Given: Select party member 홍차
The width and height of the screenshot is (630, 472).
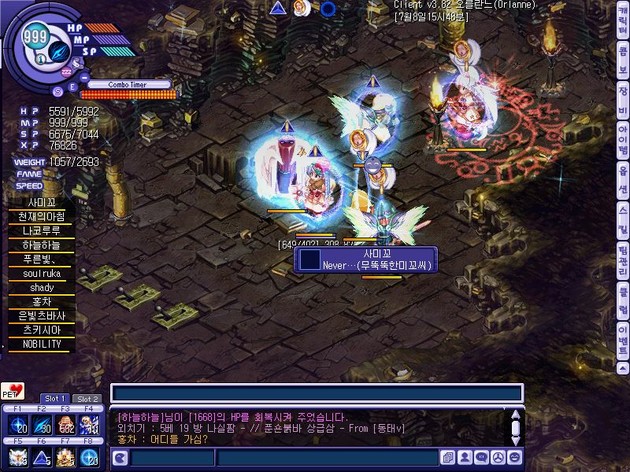Looking at the screenshot, I should [41, 300].
